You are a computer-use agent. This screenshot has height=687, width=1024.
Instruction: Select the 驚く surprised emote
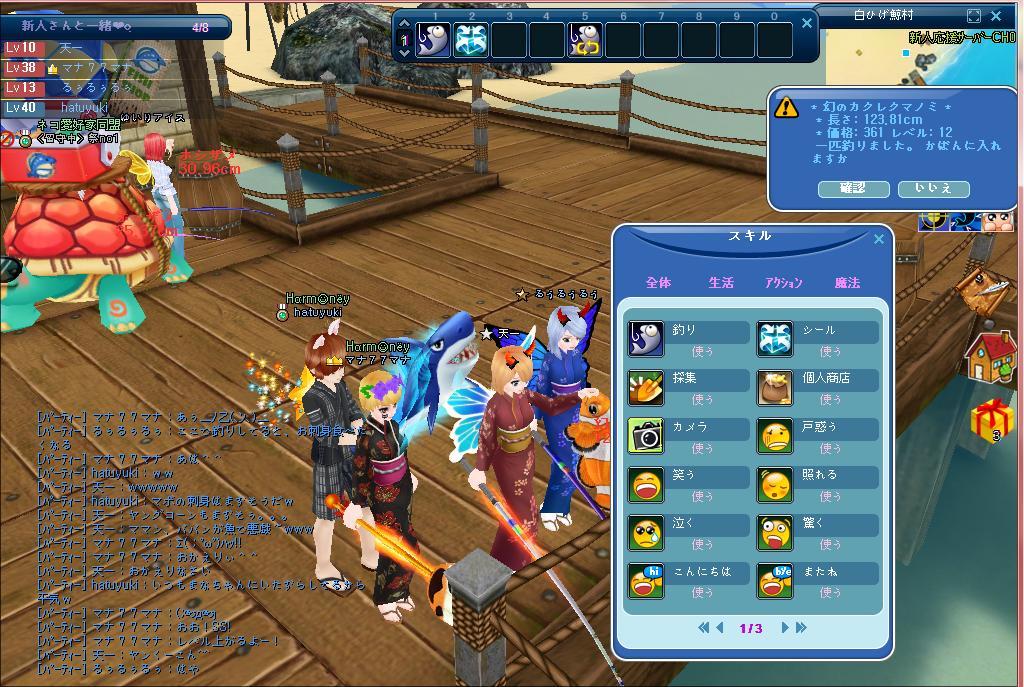pyautogui.click(x=775, y=532)
